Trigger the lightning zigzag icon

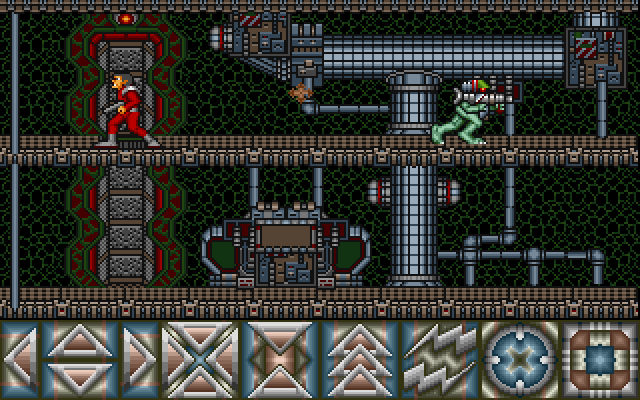440,359
